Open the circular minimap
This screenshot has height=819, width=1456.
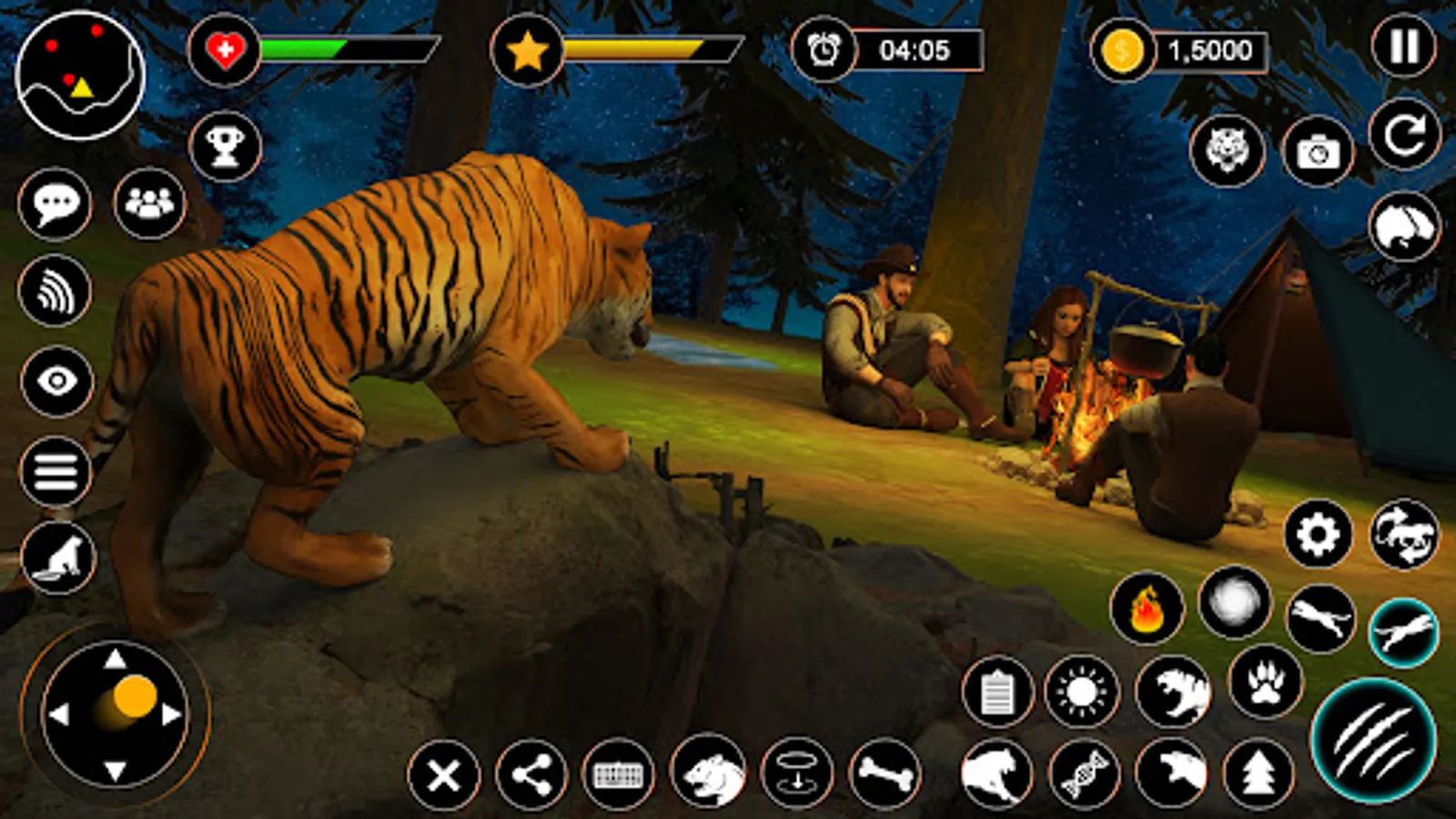click(x=80, y=76)
